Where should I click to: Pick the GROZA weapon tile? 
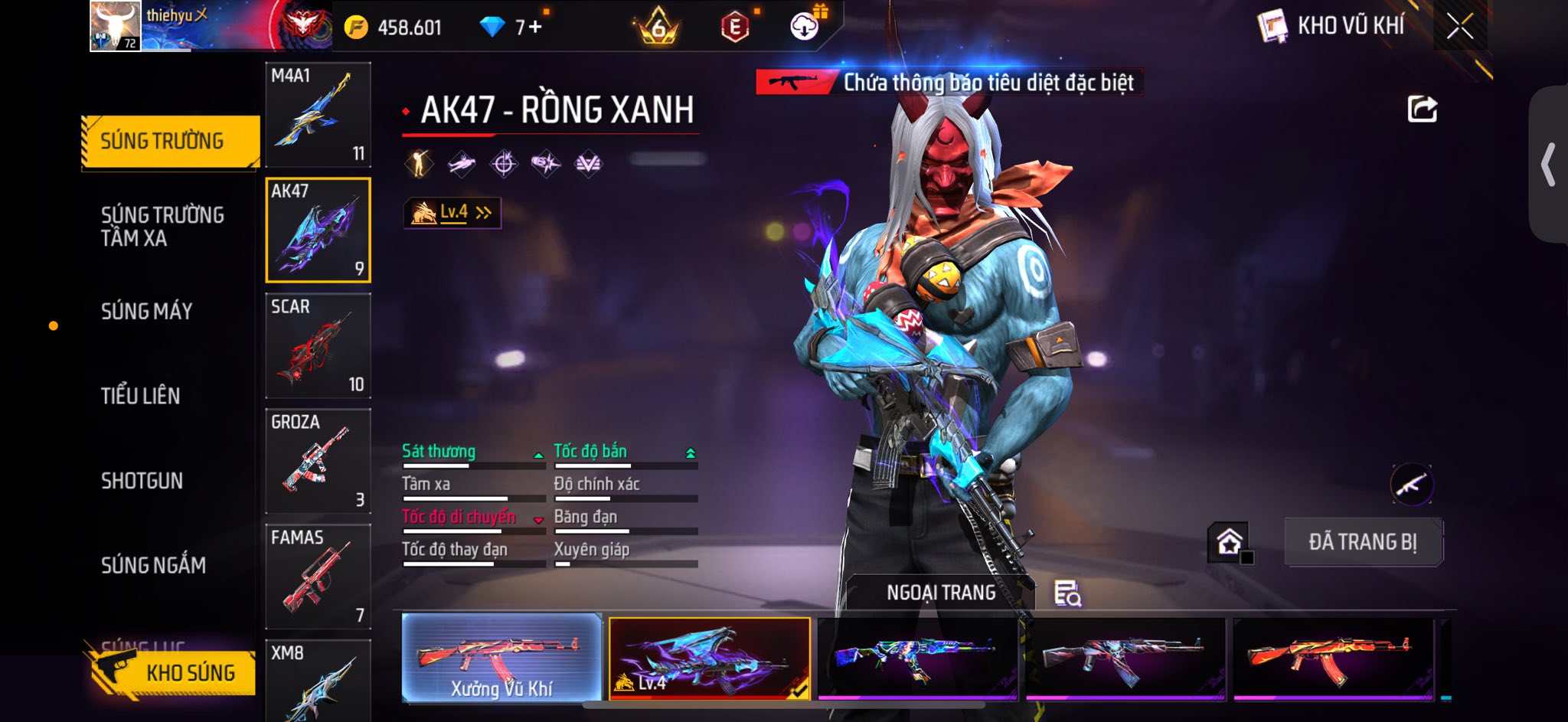tap(318, 461)
